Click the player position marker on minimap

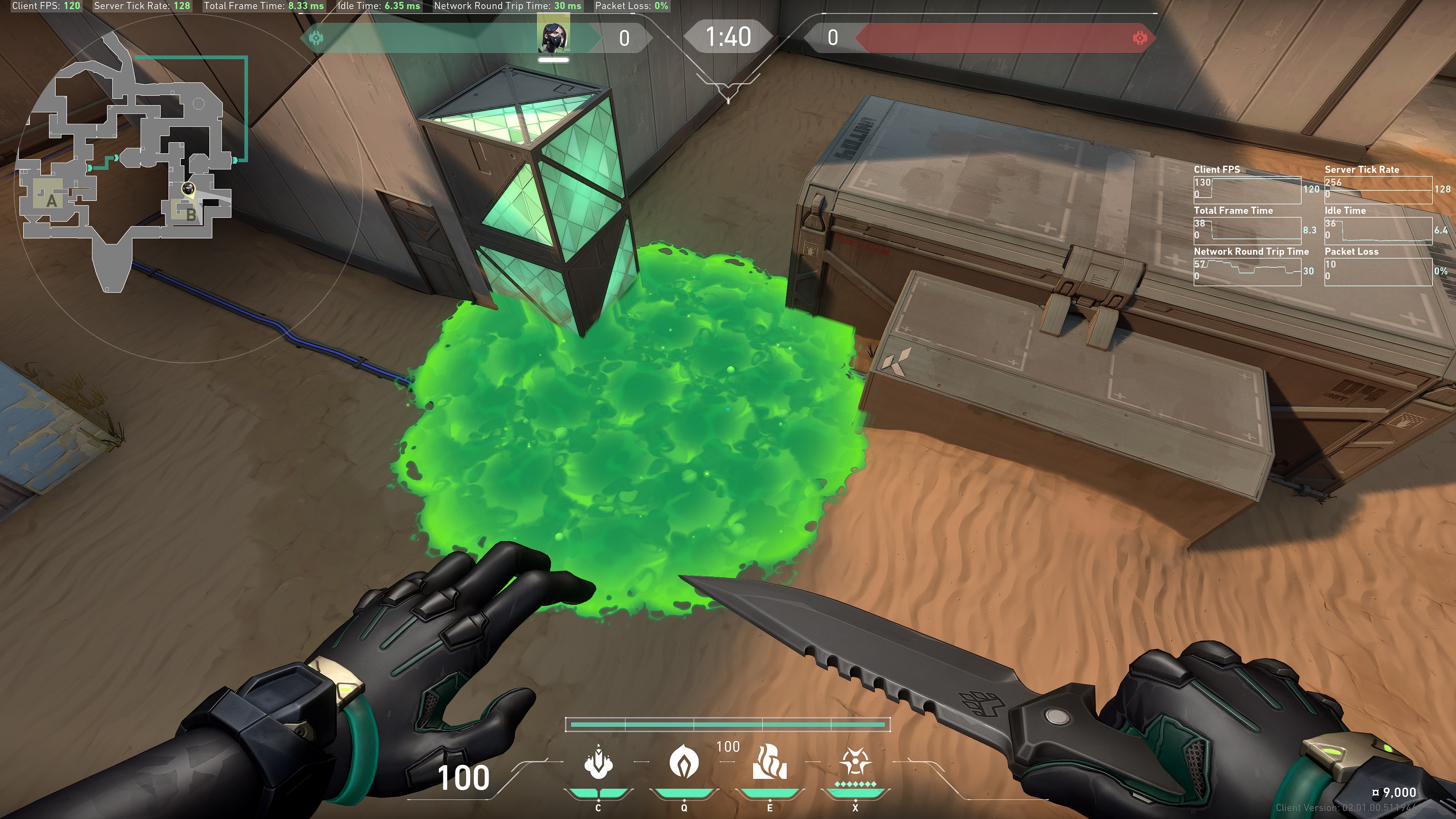click(188, 188)
